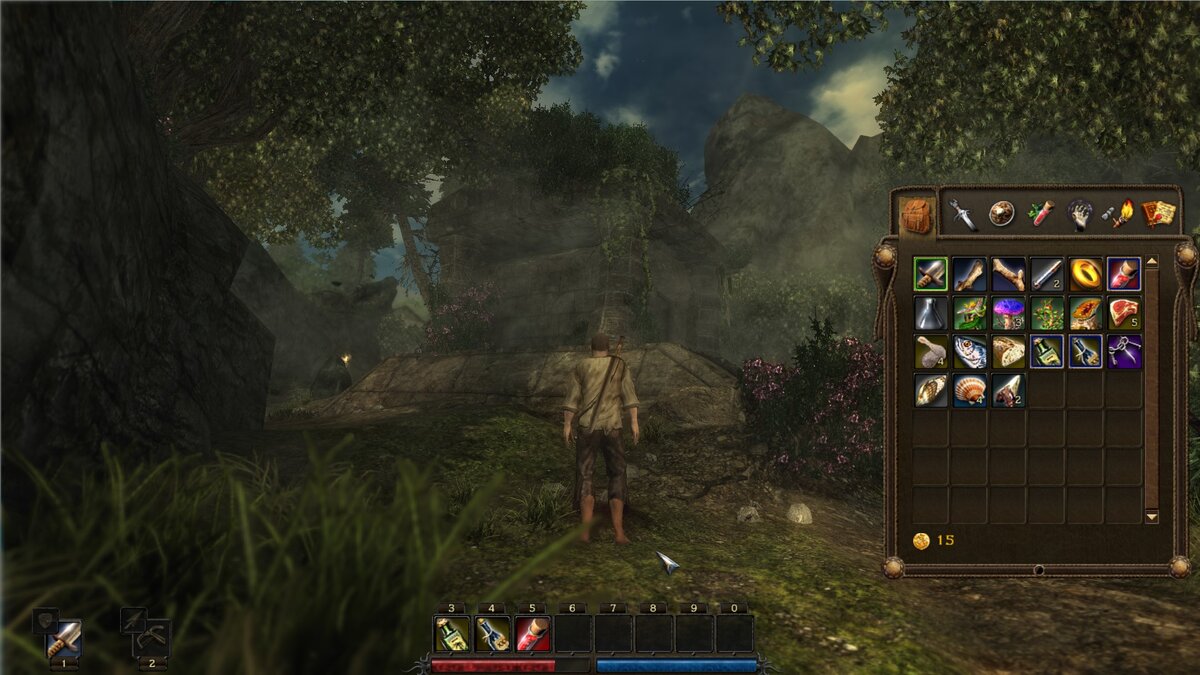Select the sword in weapon slot 1
The width and height of the screenshot is (1200, 675).
click(64, 637)
